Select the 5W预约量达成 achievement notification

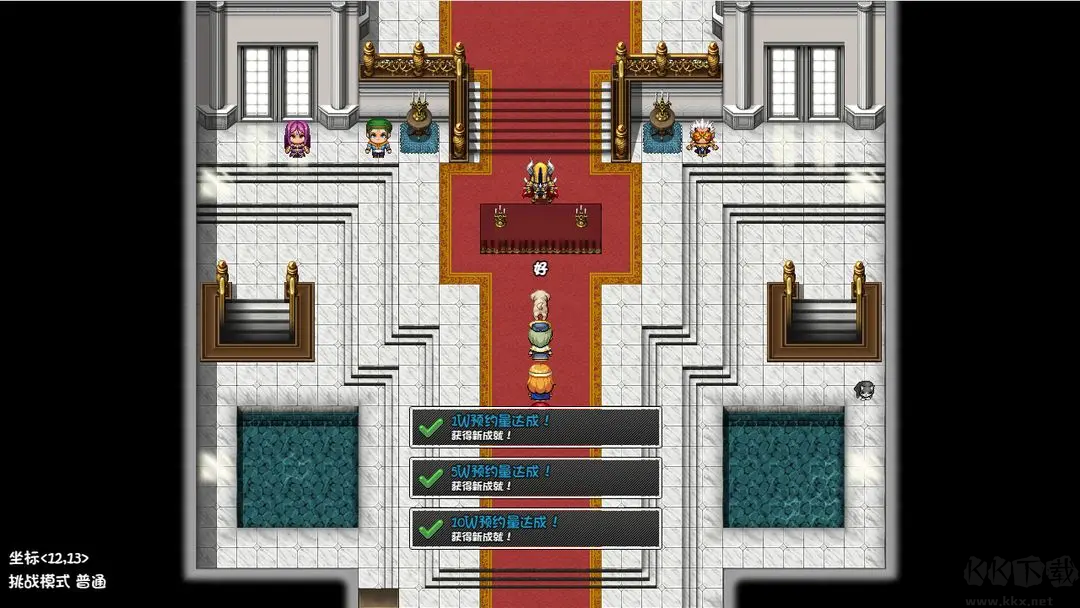[x=535, y=478]
